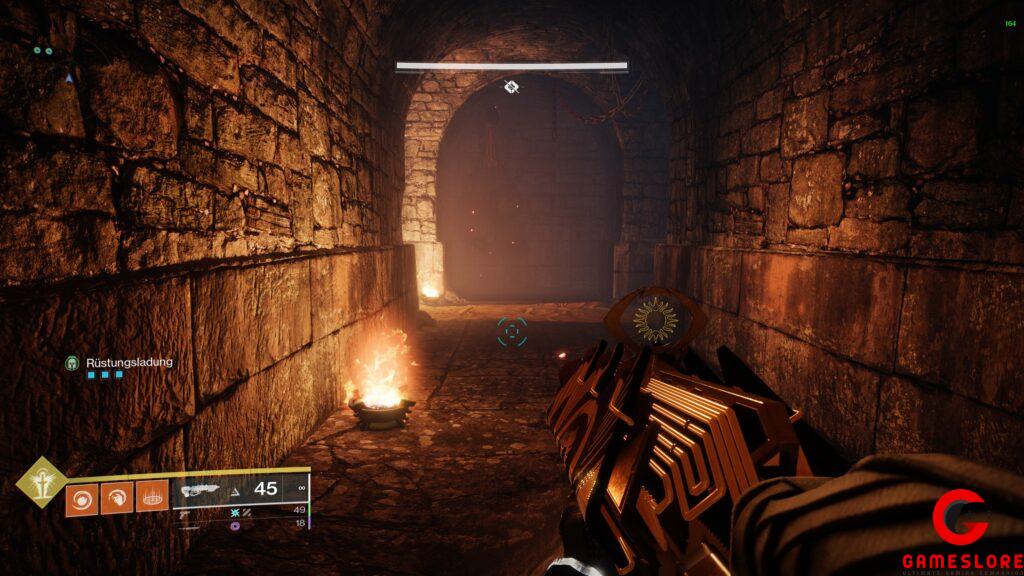Select the golden Super ability diamond icon
The height and width of the screenshot is (576, 1024).
pos(39,482)
